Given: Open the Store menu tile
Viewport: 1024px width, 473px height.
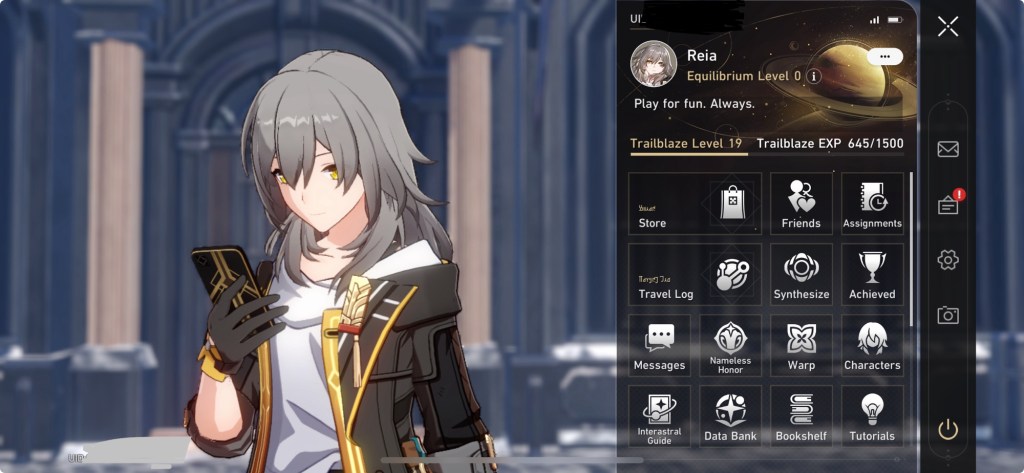Looking at the screenshot, I should coord(695,203).
